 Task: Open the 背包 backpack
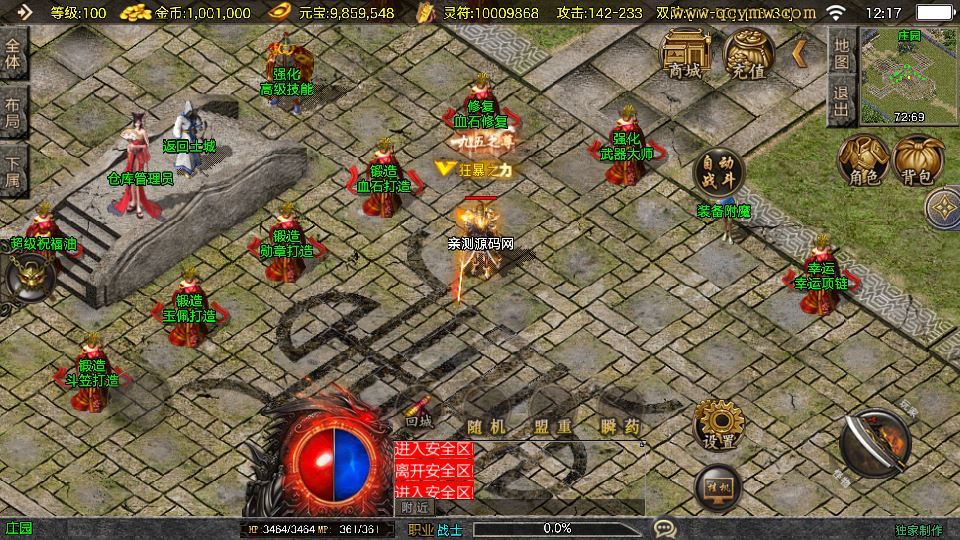pyautogui.click(x=918, y=160)
